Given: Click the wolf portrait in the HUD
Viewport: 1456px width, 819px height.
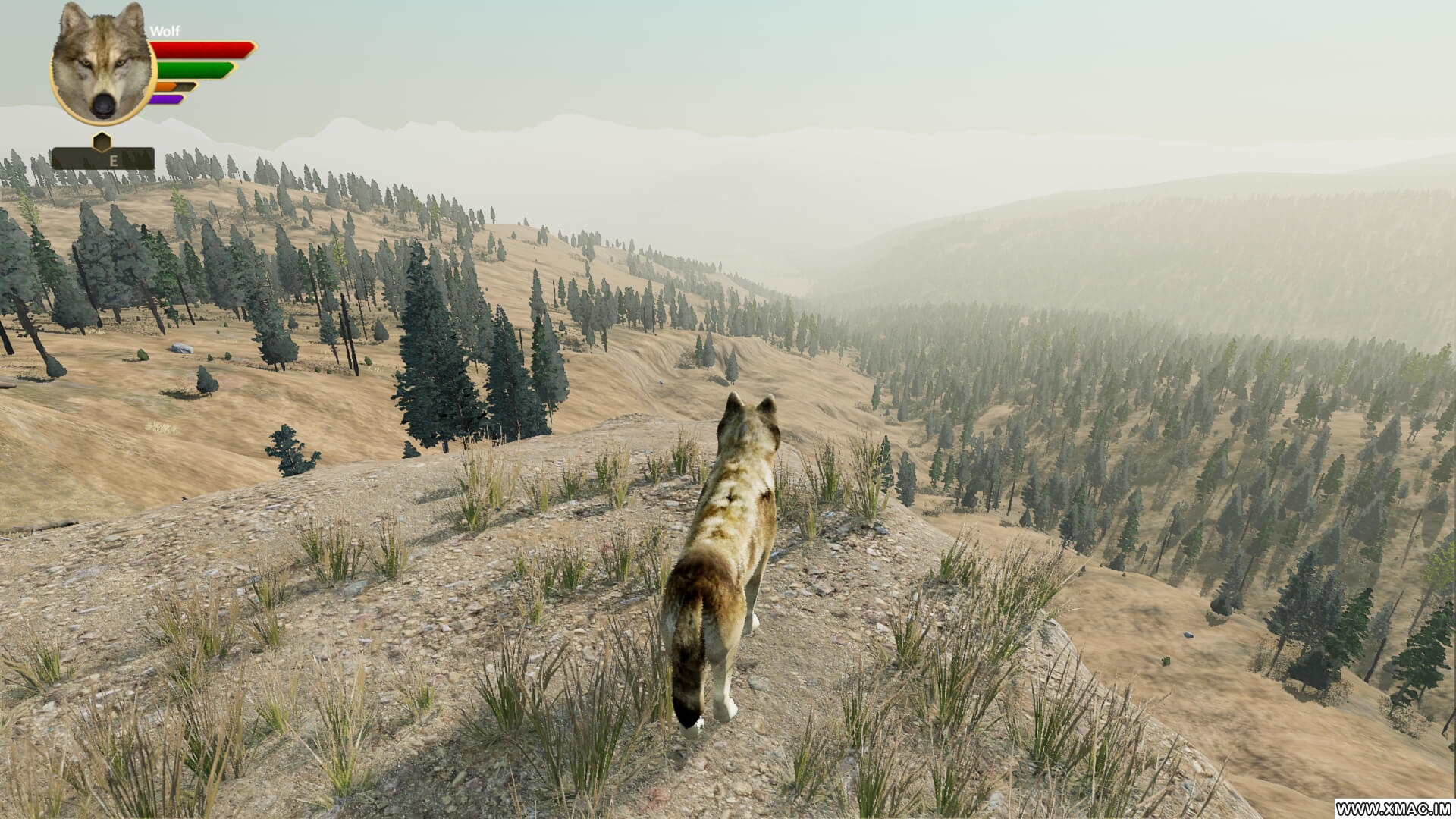Looking at the screenshot, I should (102, 64).
